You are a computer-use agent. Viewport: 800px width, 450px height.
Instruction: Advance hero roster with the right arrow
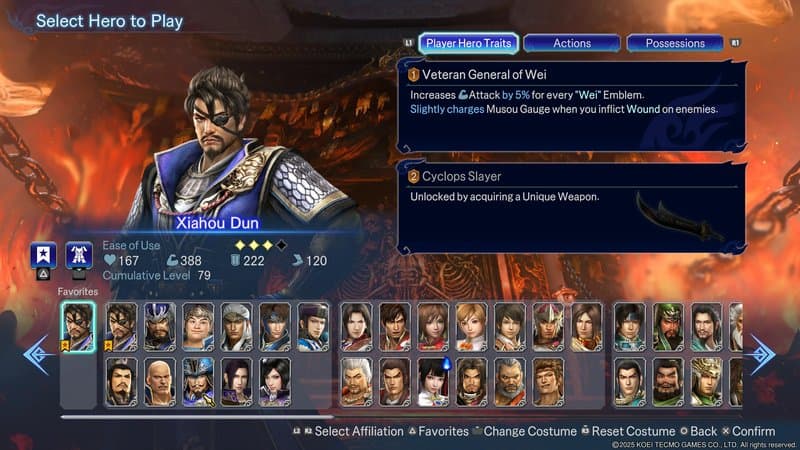point(760,355)
